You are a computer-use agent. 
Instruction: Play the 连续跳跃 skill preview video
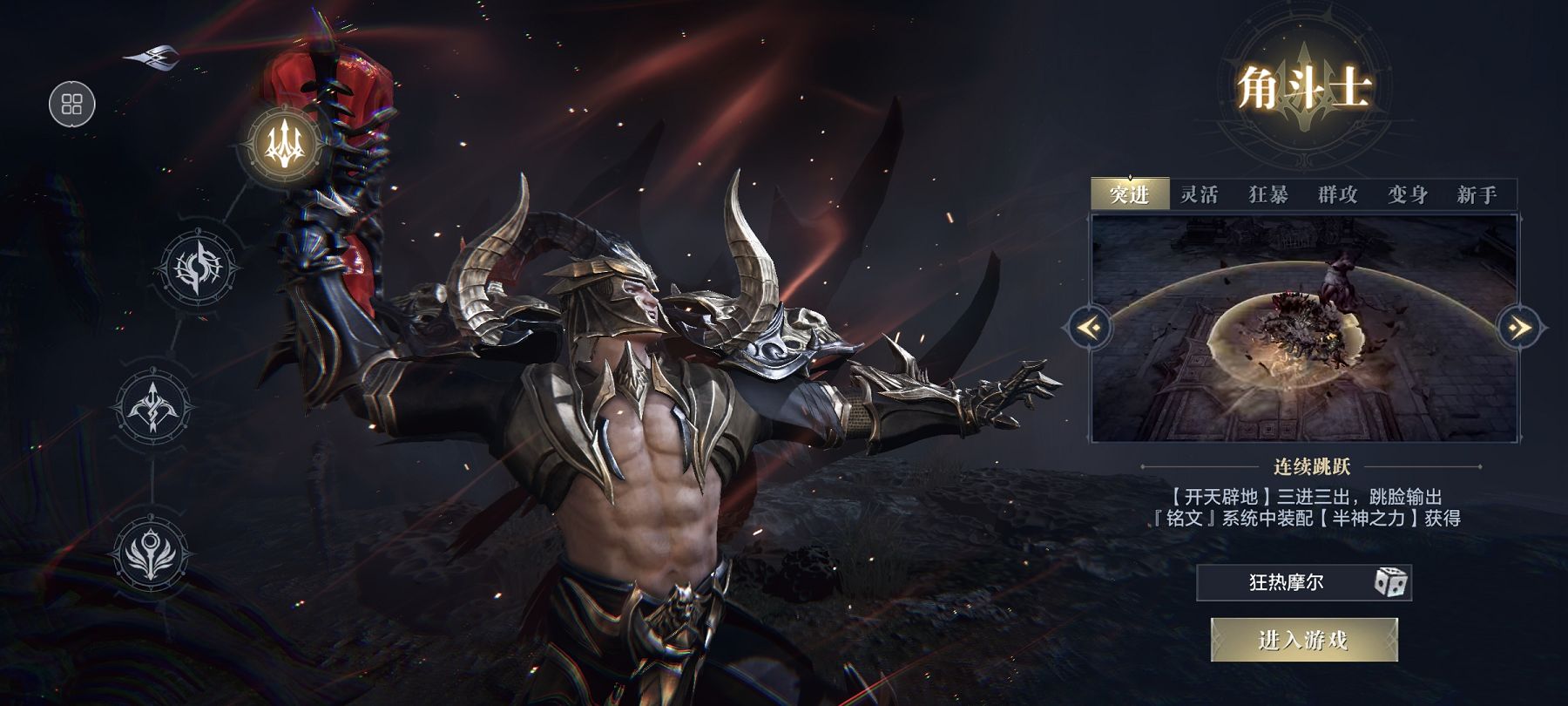tap(1304, 328)
